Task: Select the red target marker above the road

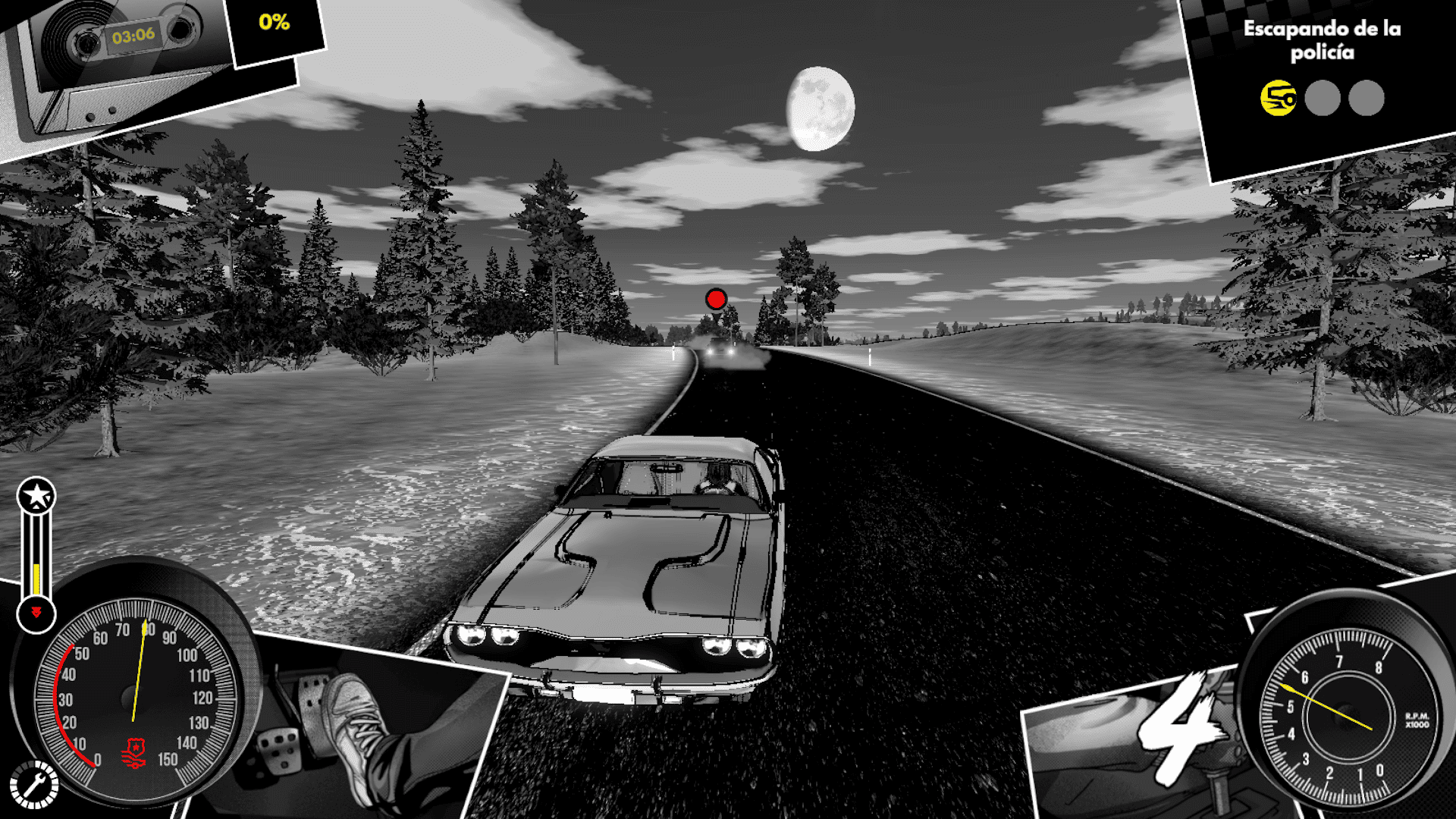Action: tap(716, 299)
